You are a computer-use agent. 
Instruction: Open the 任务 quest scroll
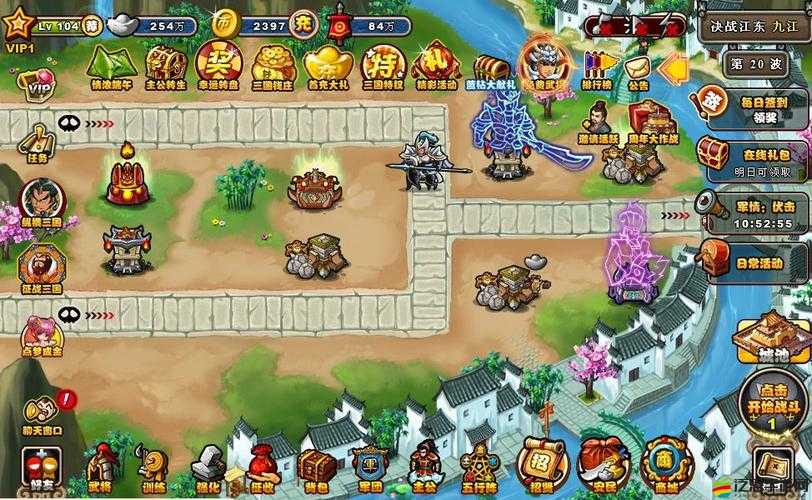[37, 141]
